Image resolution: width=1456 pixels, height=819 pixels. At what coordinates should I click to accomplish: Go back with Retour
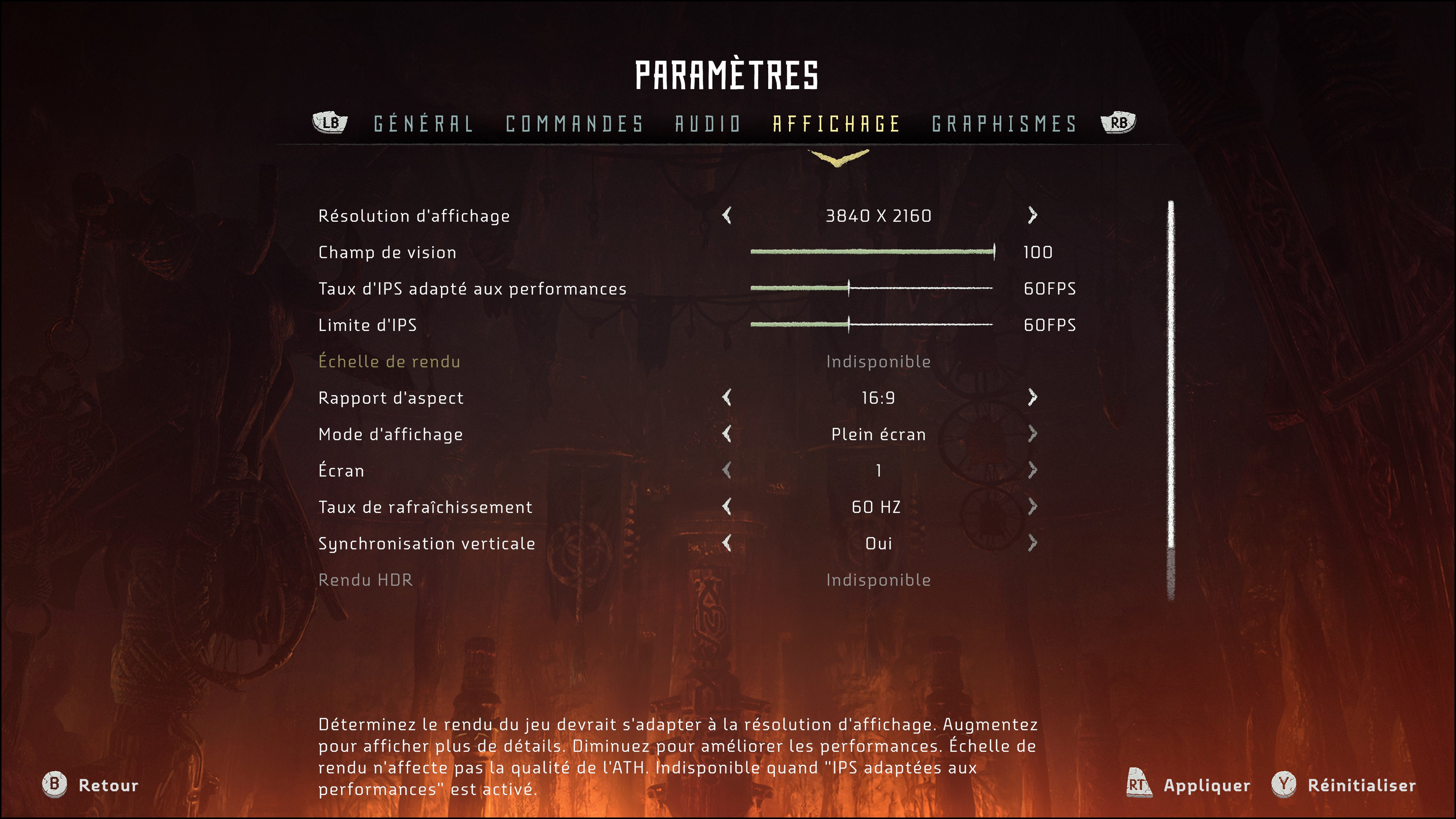[108, 785]
